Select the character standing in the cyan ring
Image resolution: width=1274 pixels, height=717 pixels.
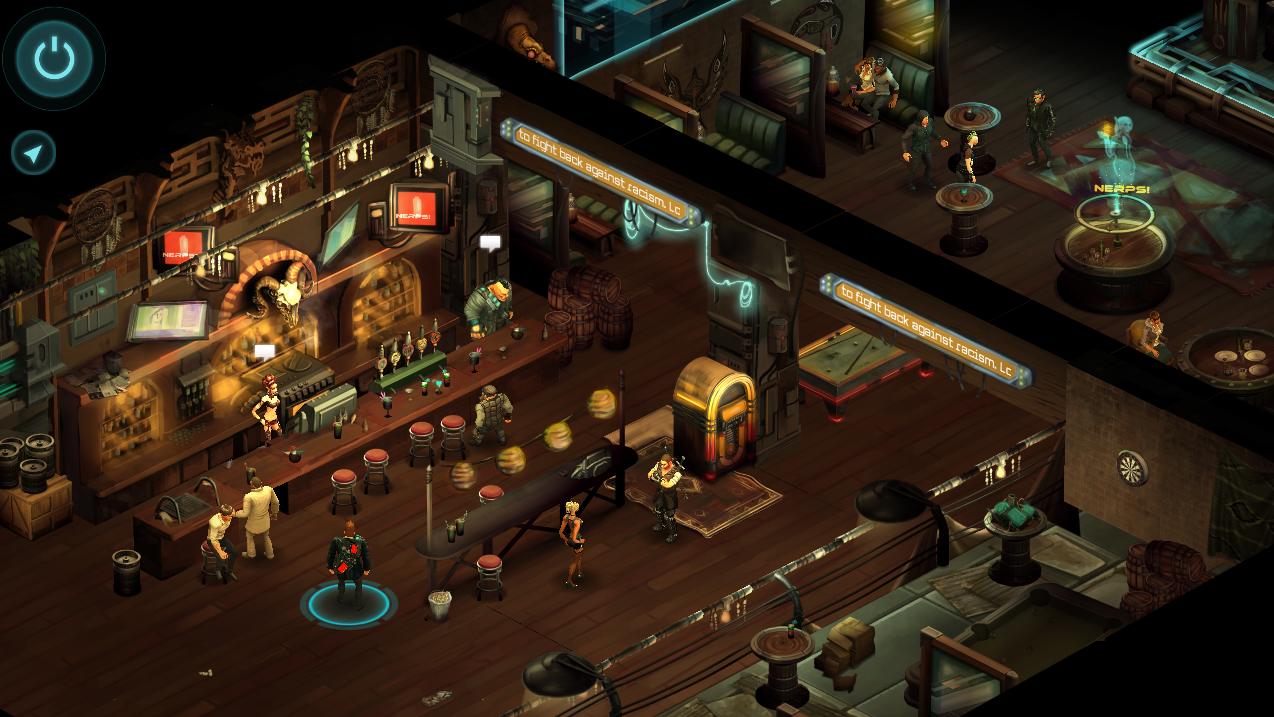pyautogui.click(x=348, y=565)
